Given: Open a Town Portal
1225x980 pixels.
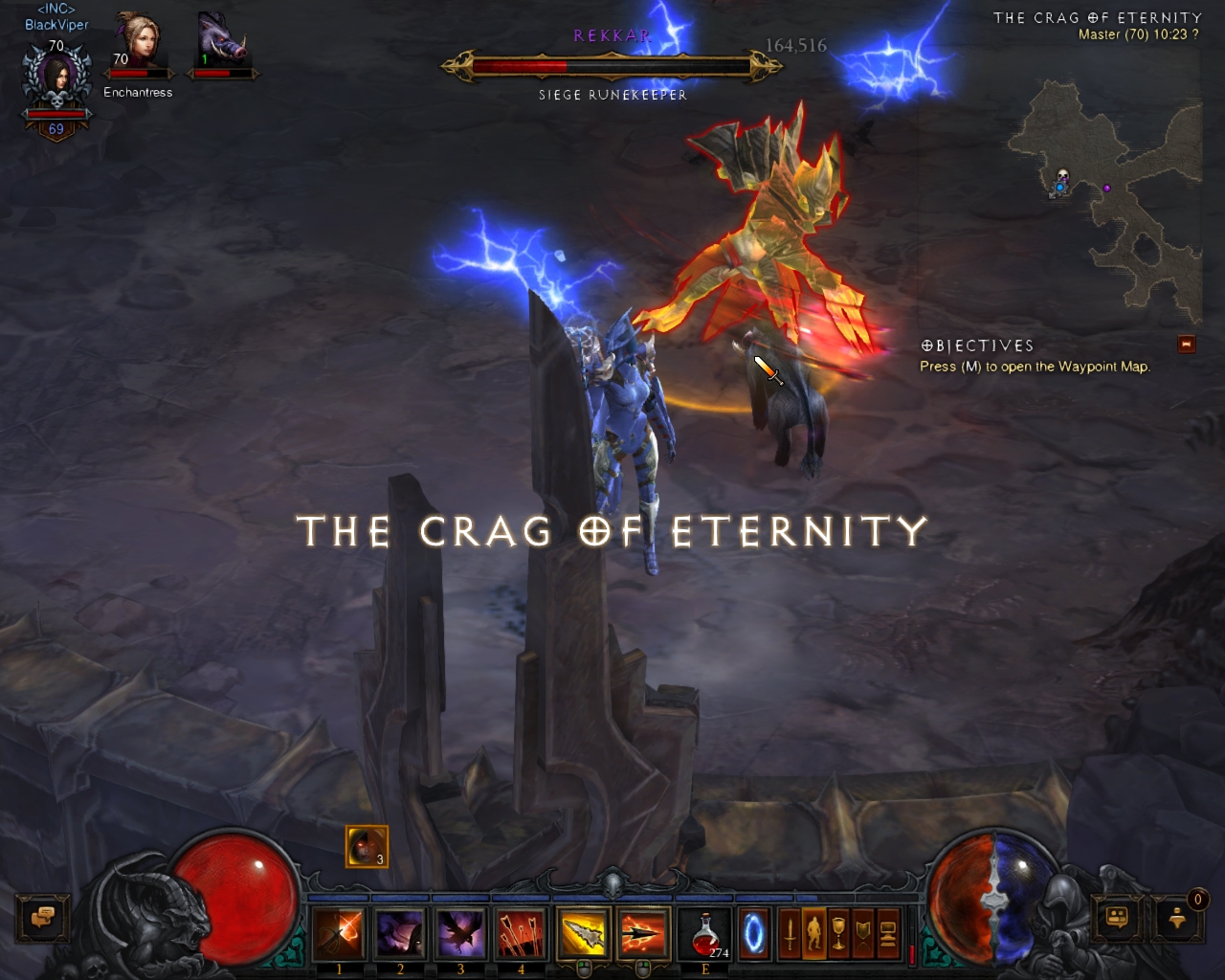Looking at the screenshot, I should [755, 935].
